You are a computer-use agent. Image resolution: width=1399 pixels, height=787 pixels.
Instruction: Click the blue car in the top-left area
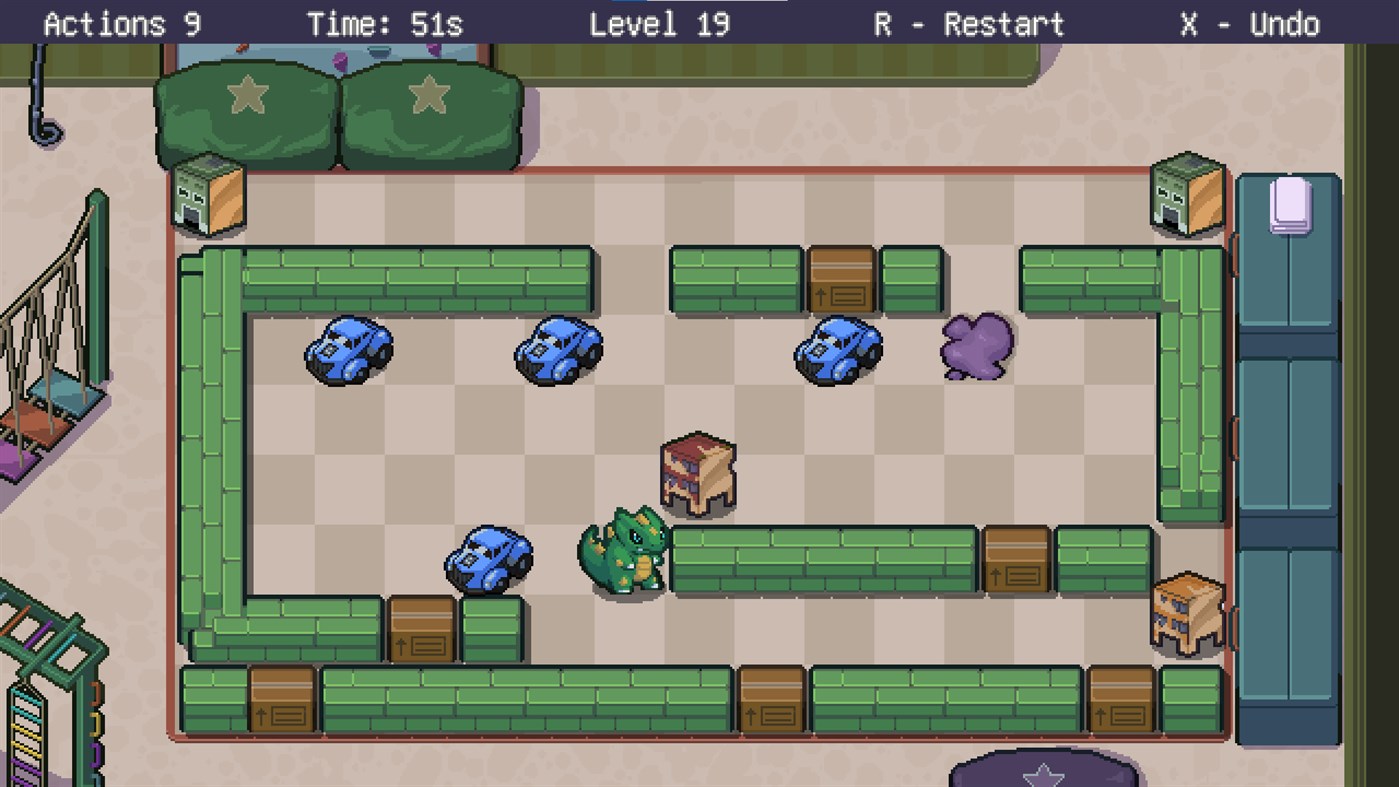point(350,350)
